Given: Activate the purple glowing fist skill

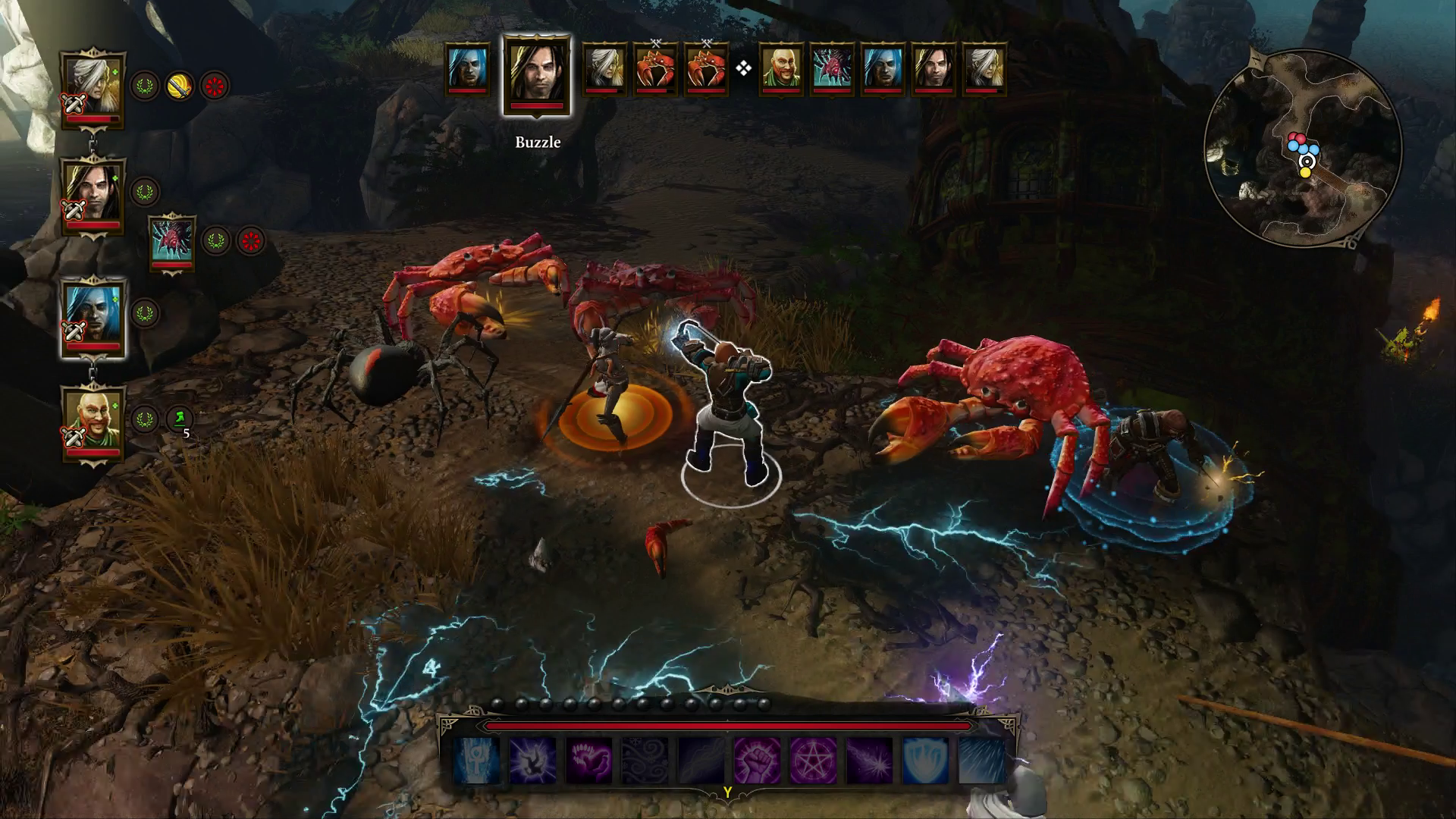Looking at the screenshot, I should pyautogui.click(x=757, y=761).
